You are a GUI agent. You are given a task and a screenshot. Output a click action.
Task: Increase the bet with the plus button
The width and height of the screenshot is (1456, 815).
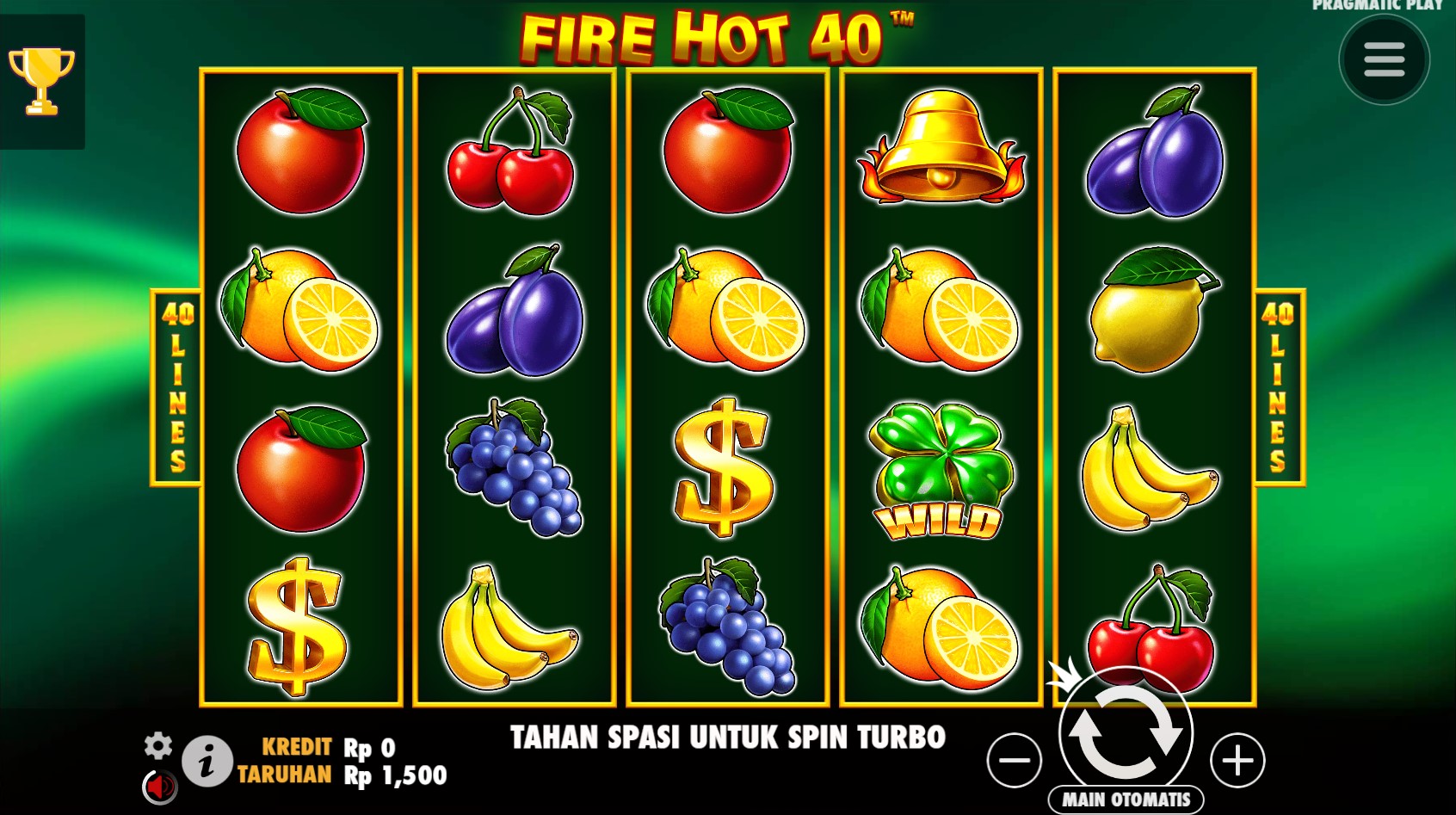1237,760
